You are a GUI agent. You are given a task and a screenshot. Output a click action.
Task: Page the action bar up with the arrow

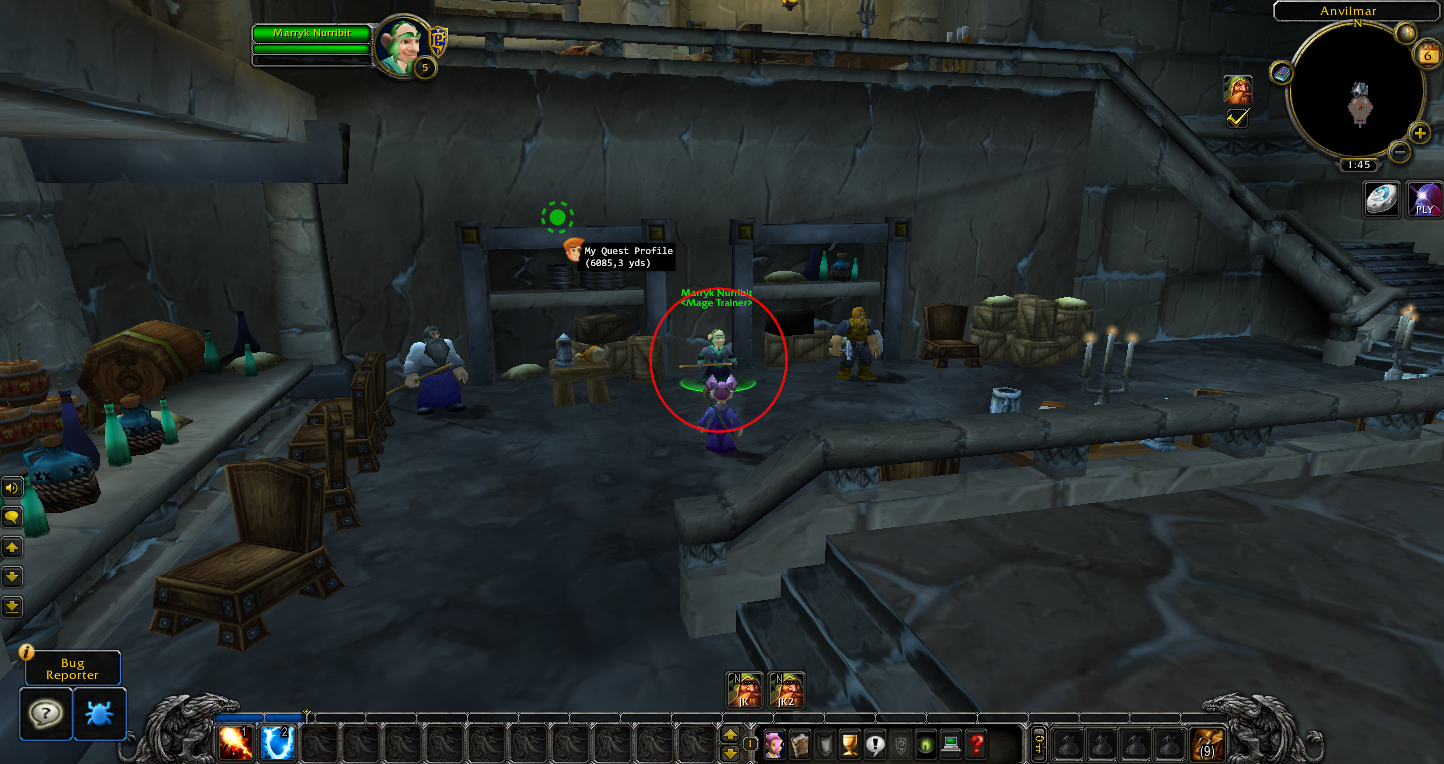[730, 735]
